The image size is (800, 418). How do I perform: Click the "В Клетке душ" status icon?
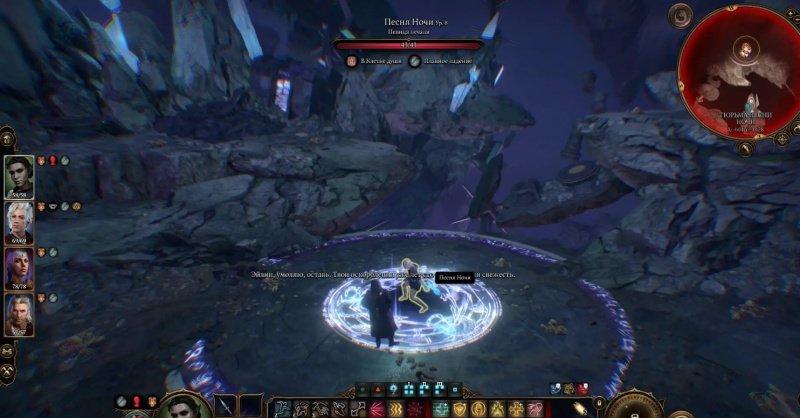point(352,61)
